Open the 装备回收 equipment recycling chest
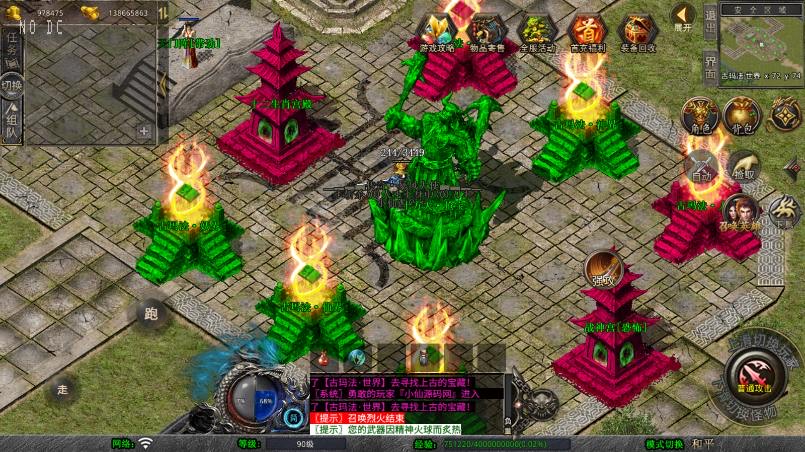The height and width of the screenshot is (452, 805). 638,32
